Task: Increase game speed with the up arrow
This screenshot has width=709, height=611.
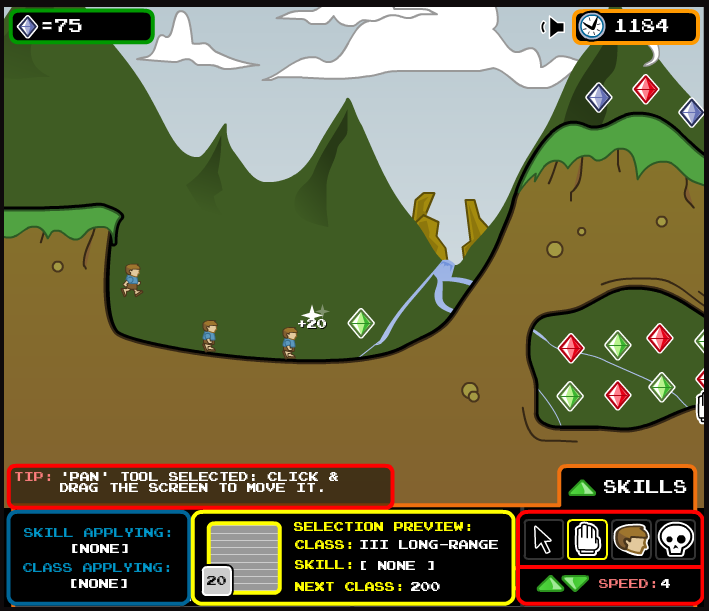Action: 549,583
